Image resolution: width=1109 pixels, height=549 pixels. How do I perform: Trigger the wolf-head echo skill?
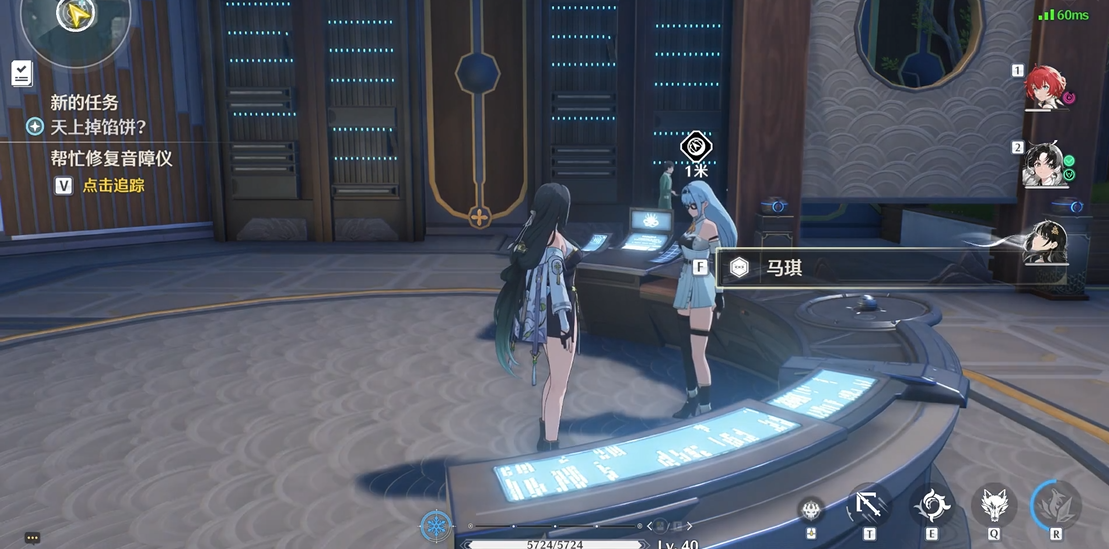point(993,504)
